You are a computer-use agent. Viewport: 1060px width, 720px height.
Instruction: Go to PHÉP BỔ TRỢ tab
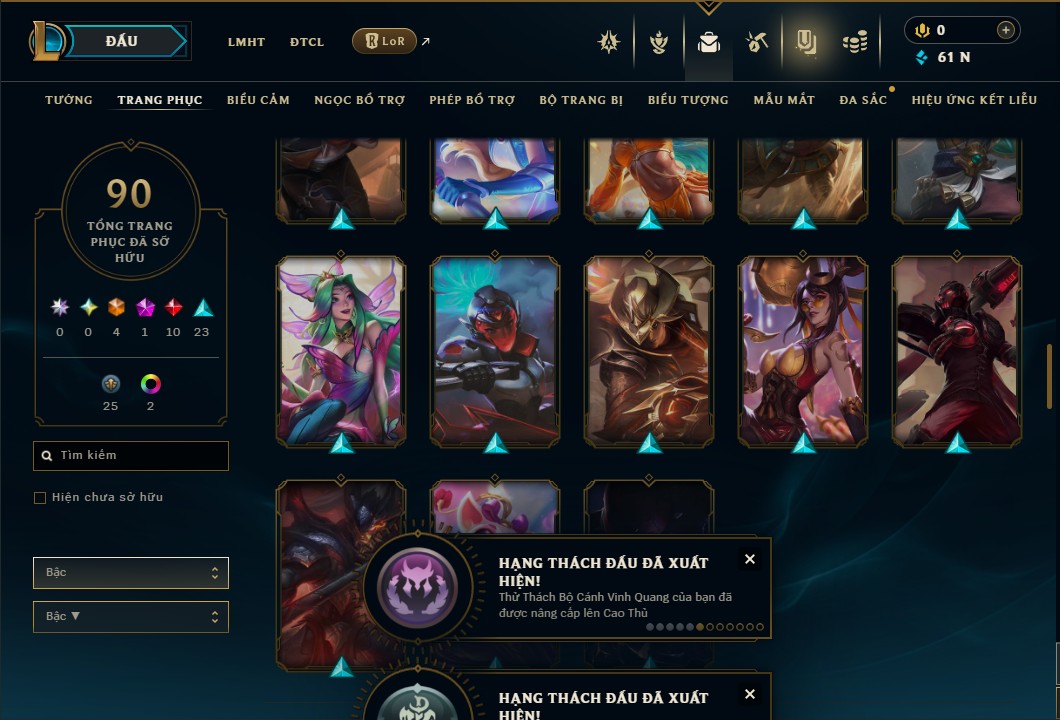click(472, 100)
